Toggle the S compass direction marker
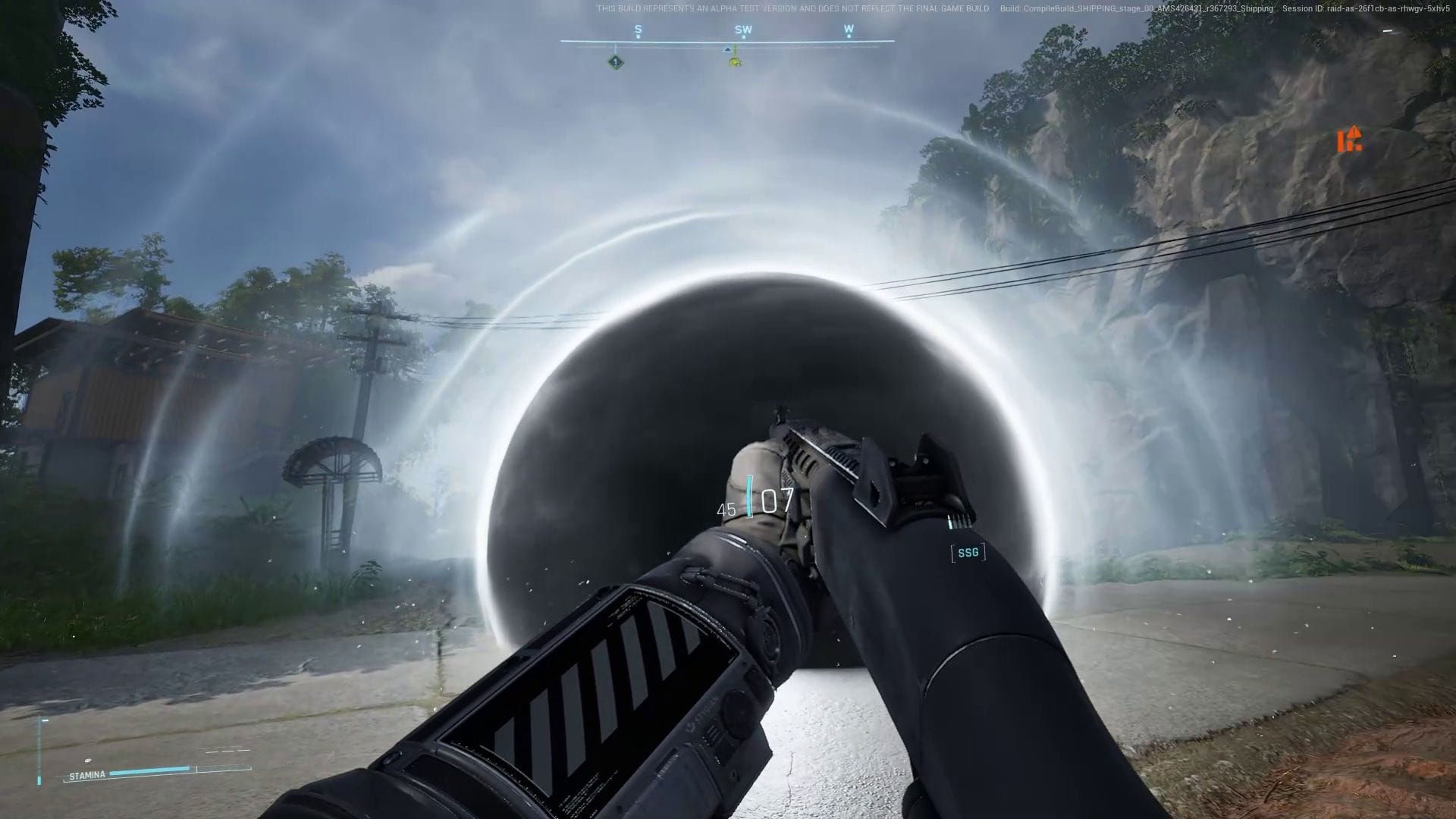Screen dimensions: 1456x819 [637, 27]
